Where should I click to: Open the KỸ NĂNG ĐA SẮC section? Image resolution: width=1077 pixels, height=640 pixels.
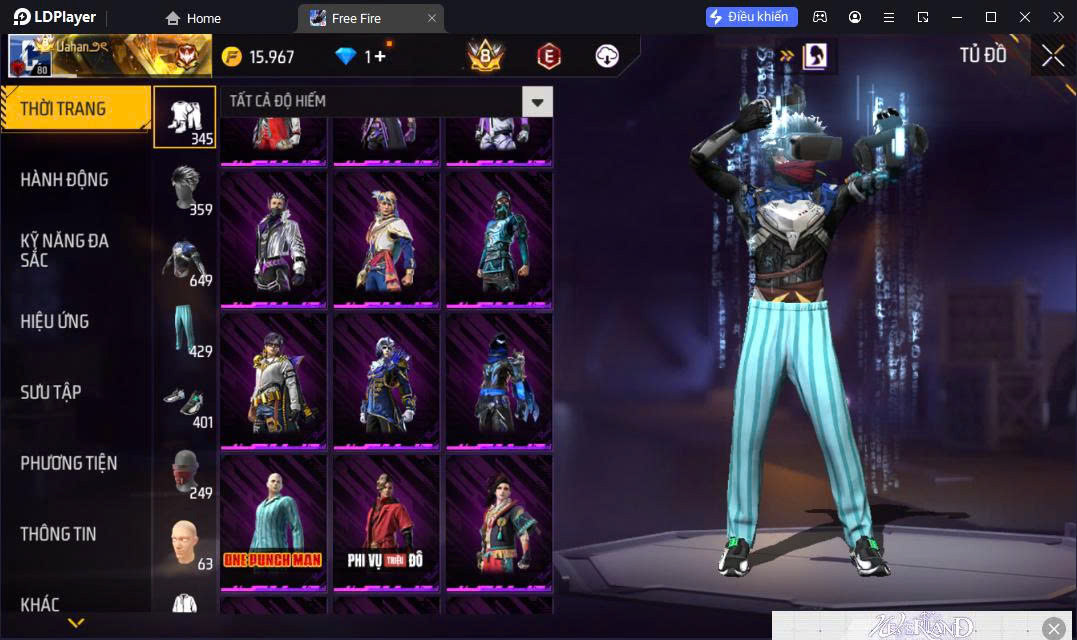coord(65,250)
